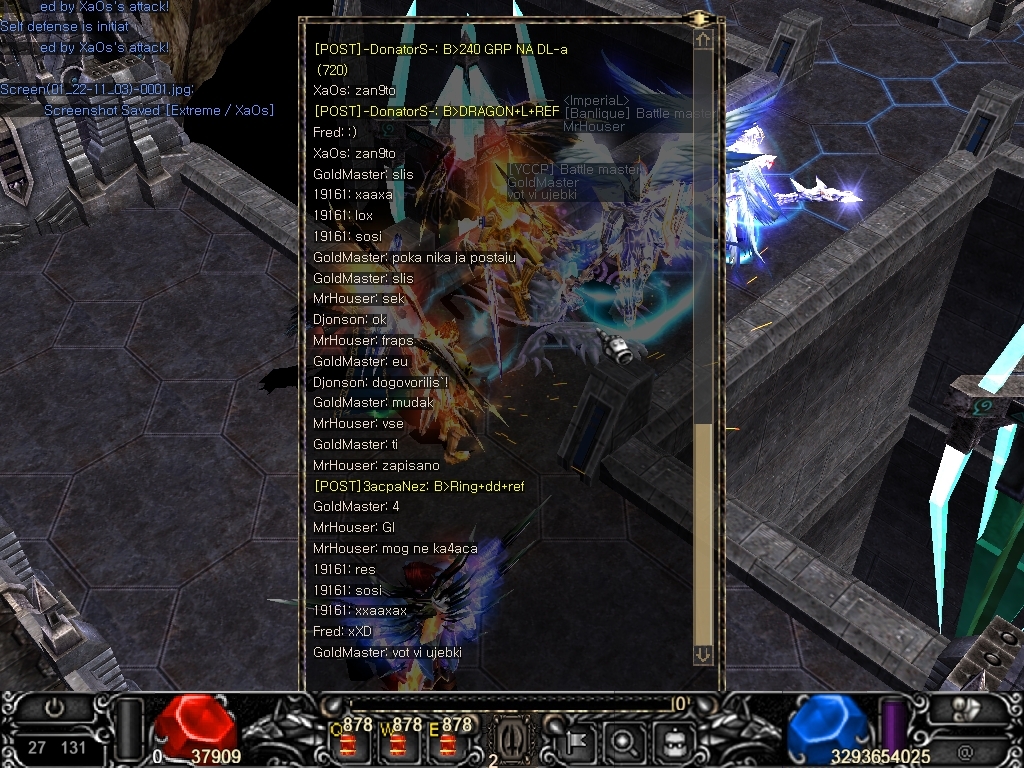Use the Q slot potion
This screenshot has width=1024, height=768.
tap(347, 742)
